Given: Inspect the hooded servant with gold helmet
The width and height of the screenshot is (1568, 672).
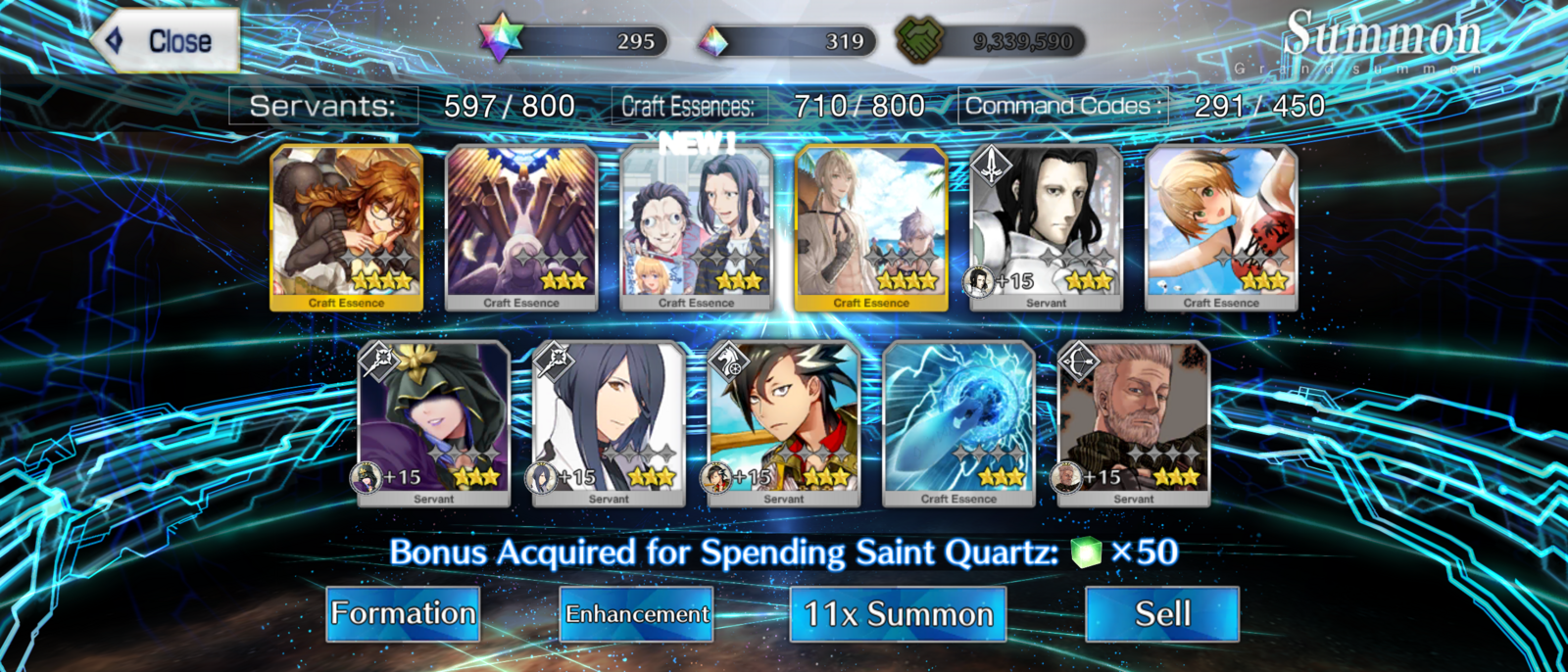Looking at the screenshot, I should [434, 423].
